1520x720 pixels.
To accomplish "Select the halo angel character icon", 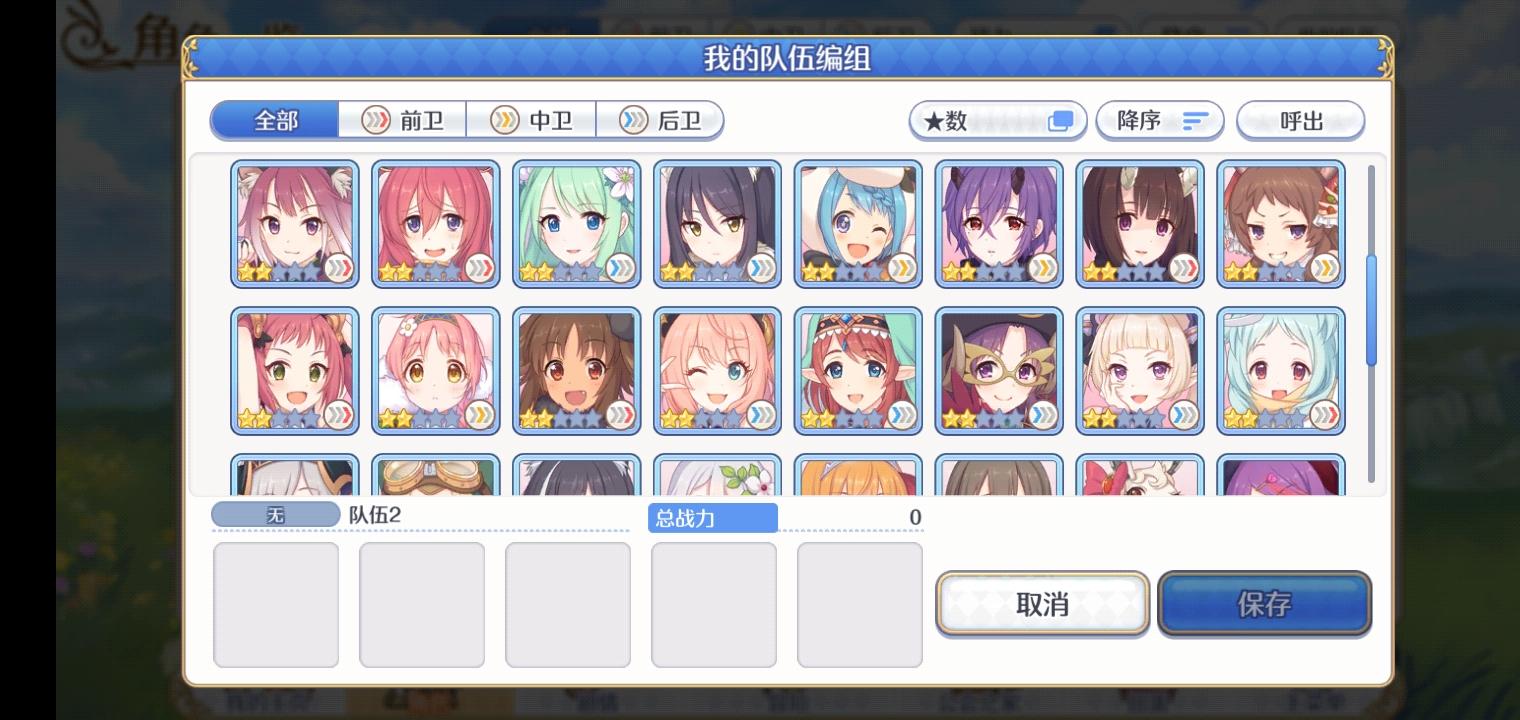I will (x=1281, y=370).
